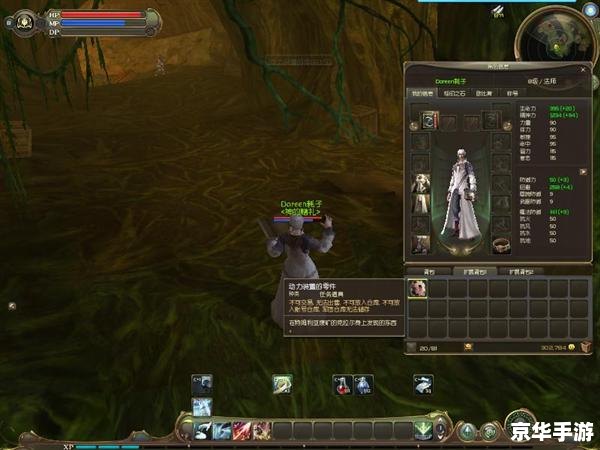Use the fish item quick slot
Viewport: 600px width, 450px height.
tap(424, 384)
